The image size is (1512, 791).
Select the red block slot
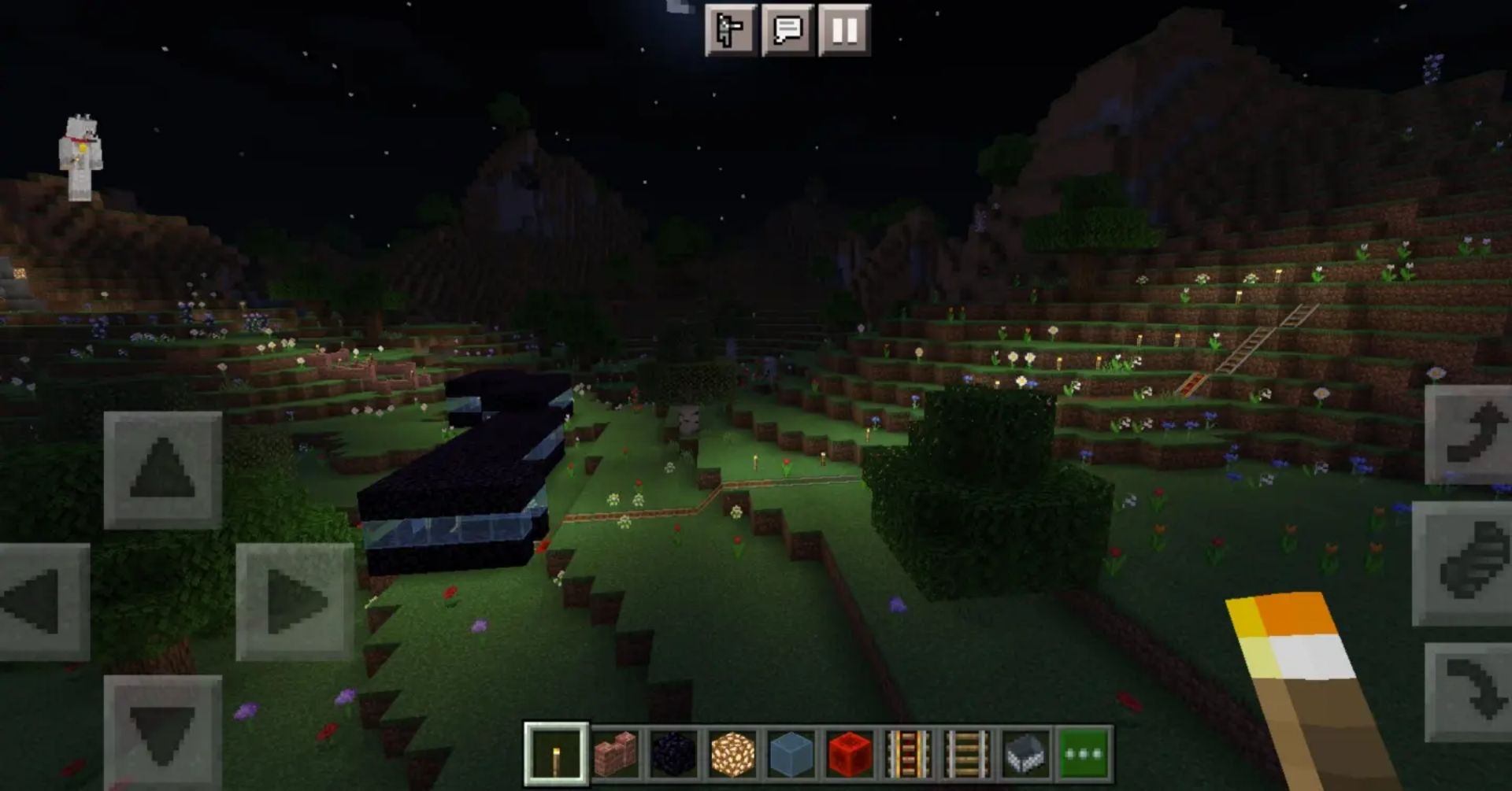click(x=850, y=754)
